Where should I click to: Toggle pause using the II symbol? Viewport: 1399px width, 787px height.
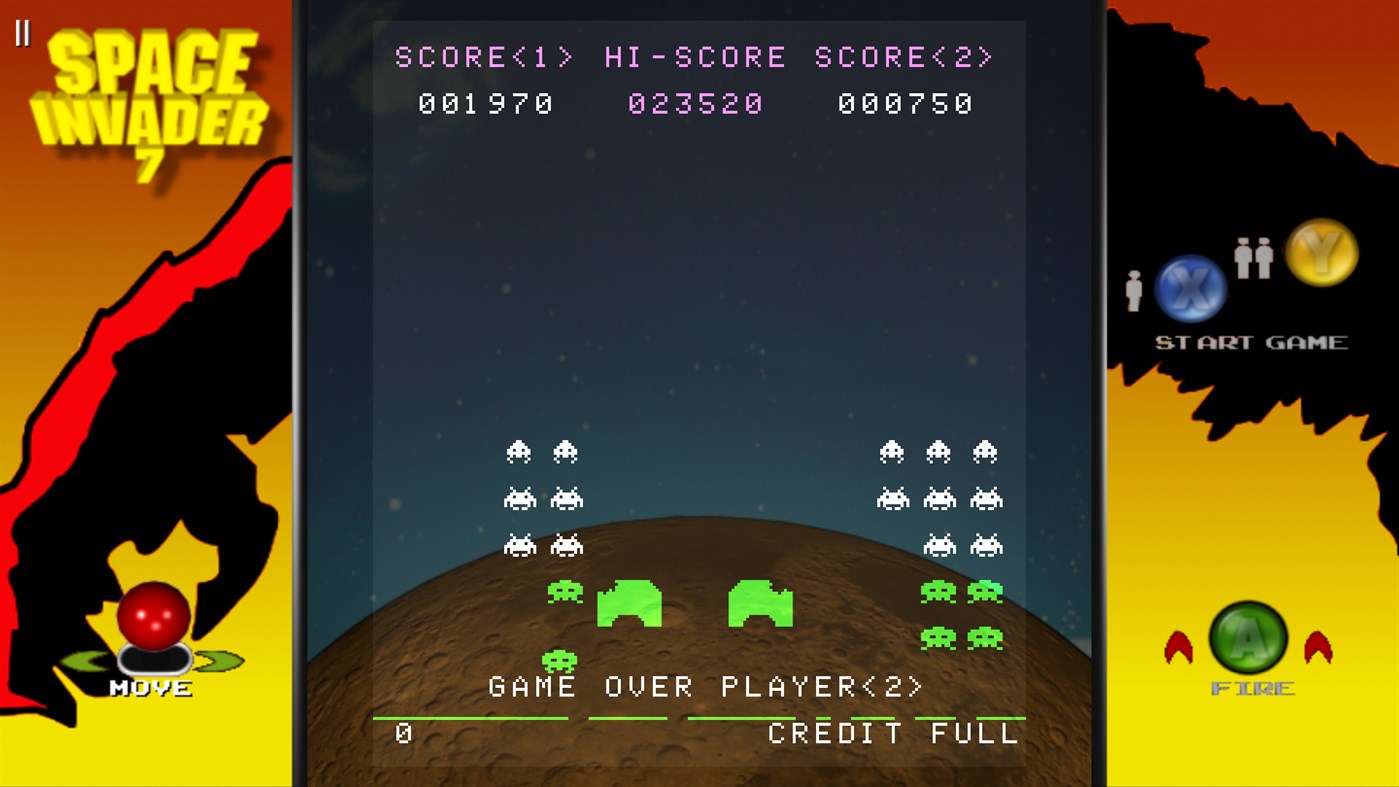(24, 34)
